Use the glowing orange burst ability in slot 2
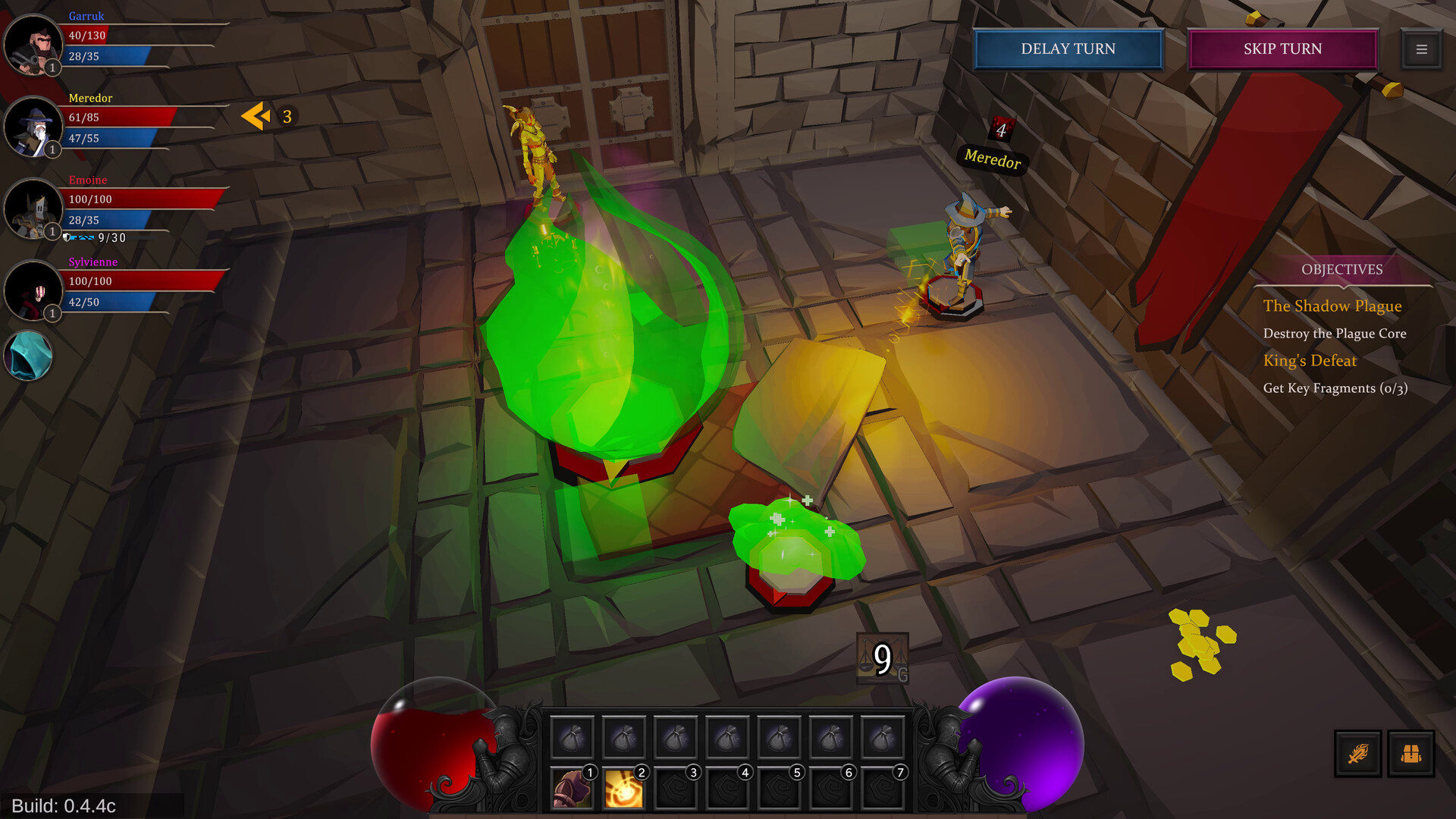Viewport: 1456px width, 819px height. 623,789
